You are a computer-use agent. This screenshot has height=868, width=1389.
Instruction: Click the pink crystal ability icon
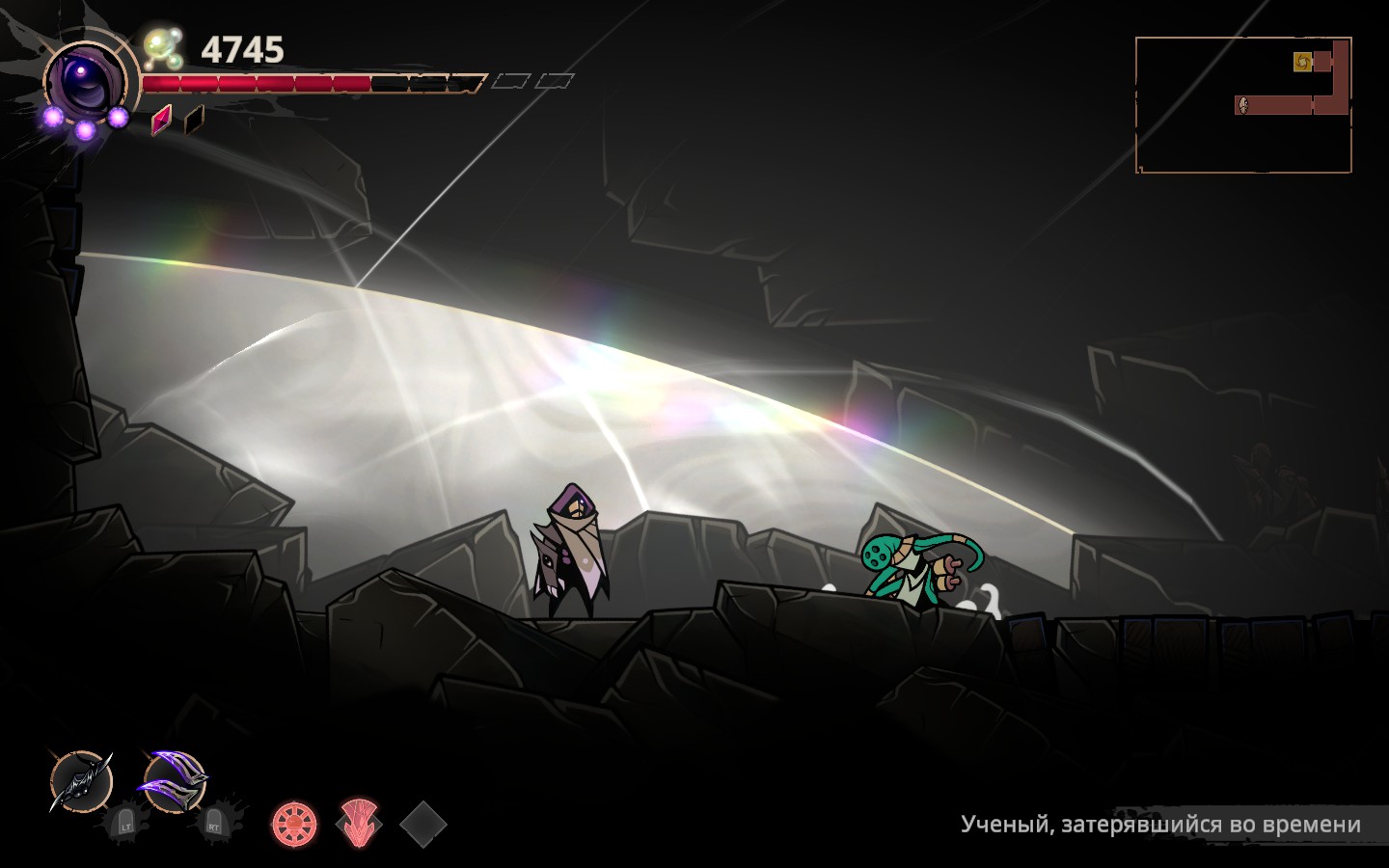click(357, 825)
